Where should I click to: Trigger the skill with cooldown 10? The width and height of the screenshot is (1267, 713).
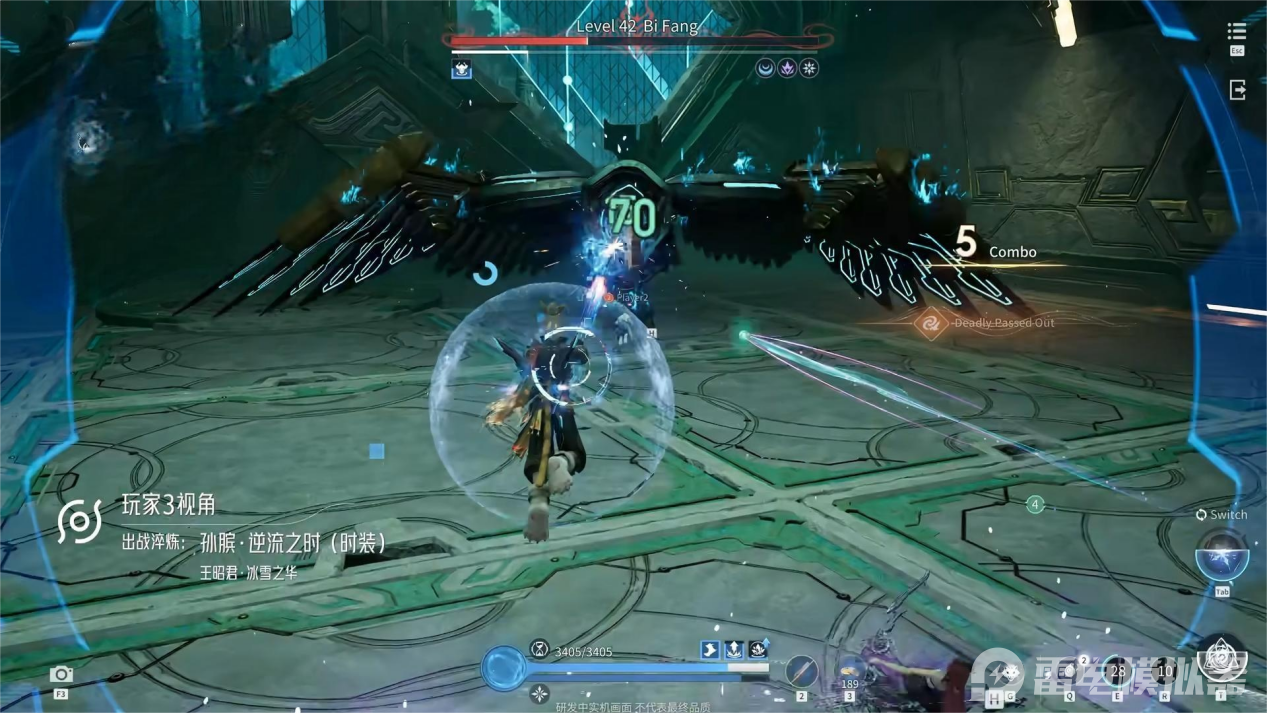(x=1163, y=671)
